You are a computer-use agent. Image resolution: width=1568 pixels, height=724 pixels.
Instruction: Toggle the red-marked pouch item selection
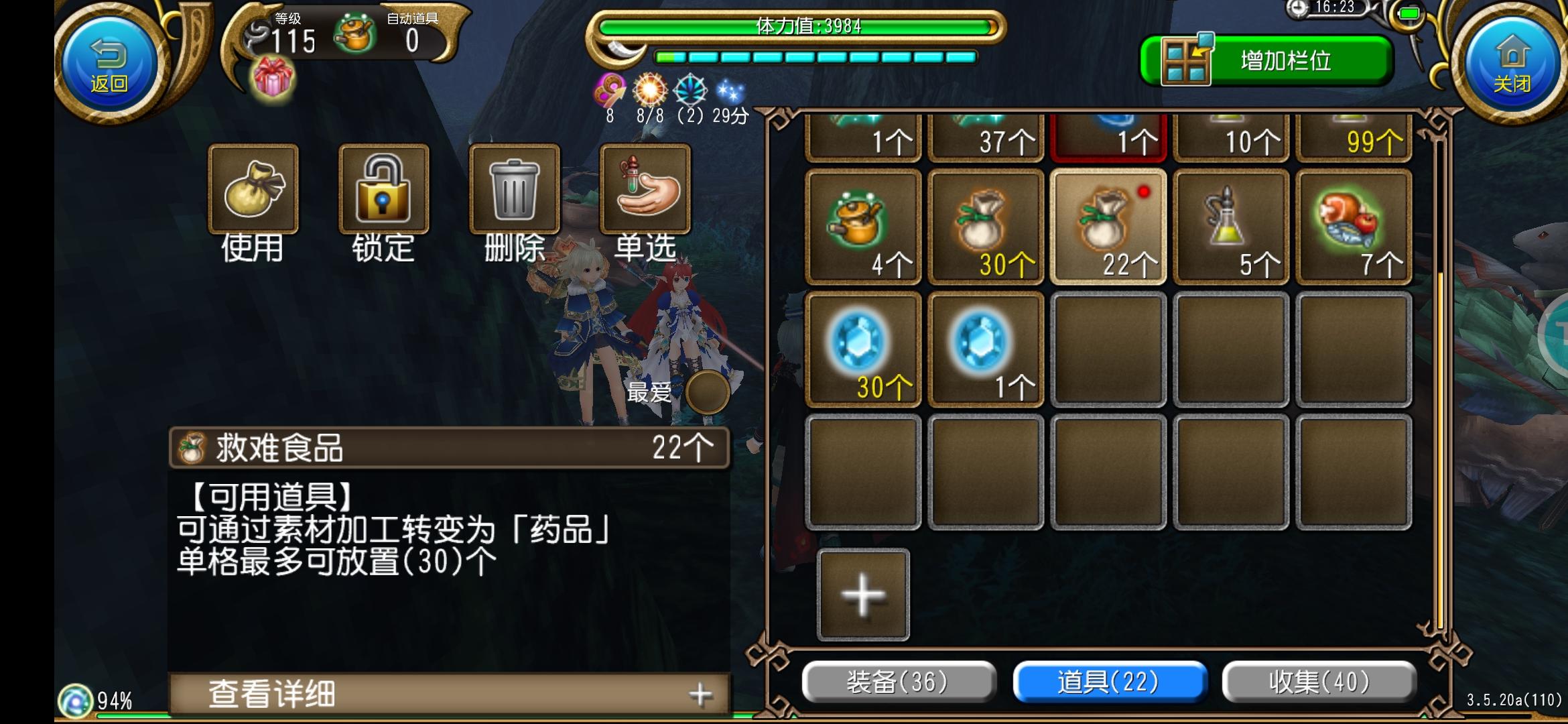pyautogui.click(x=1108, y=227)
